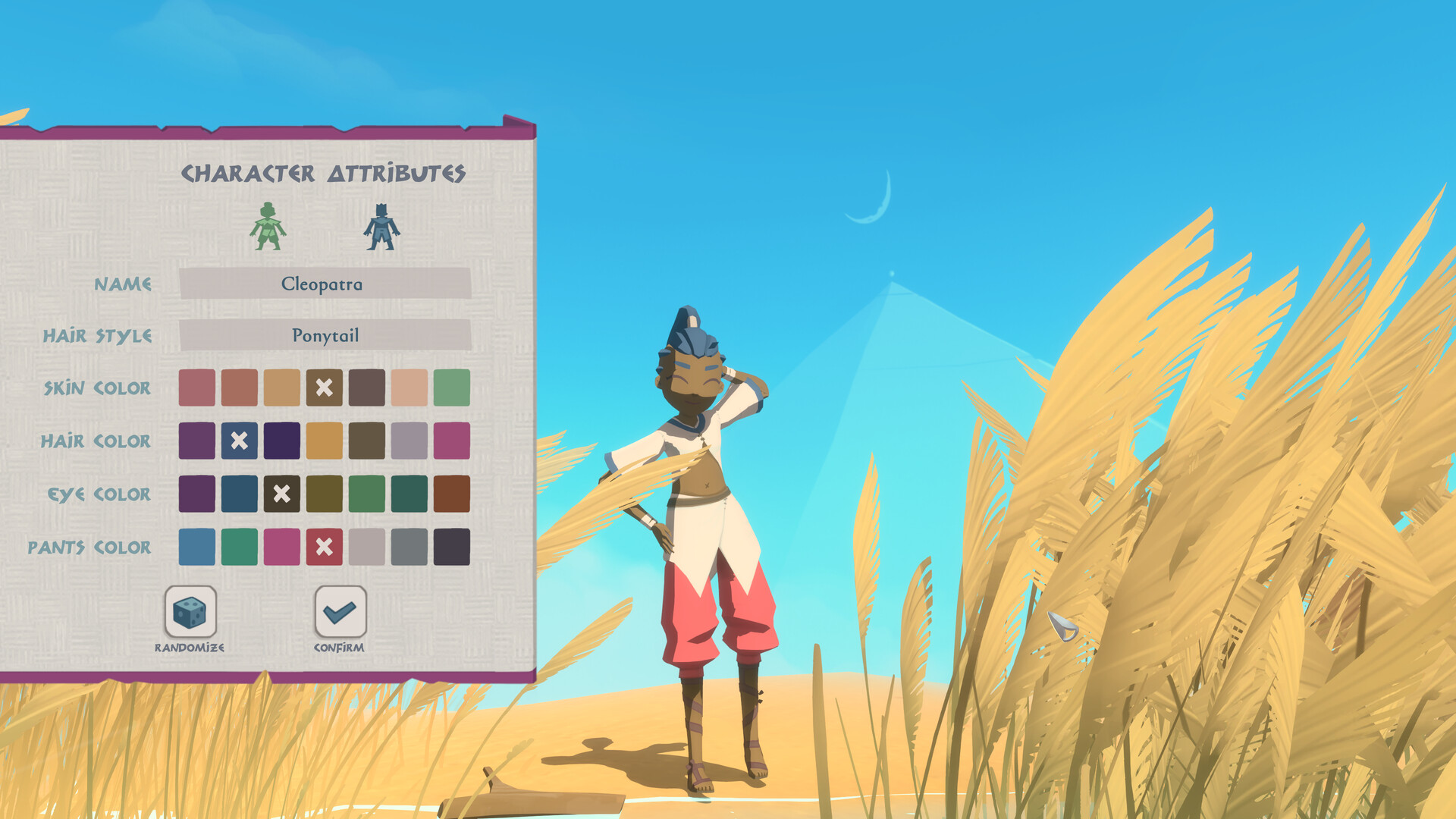Pick the dark gray-brown skin color
Image resolution: width=1456 pixels, height=819 pixels.
(367, 388)
